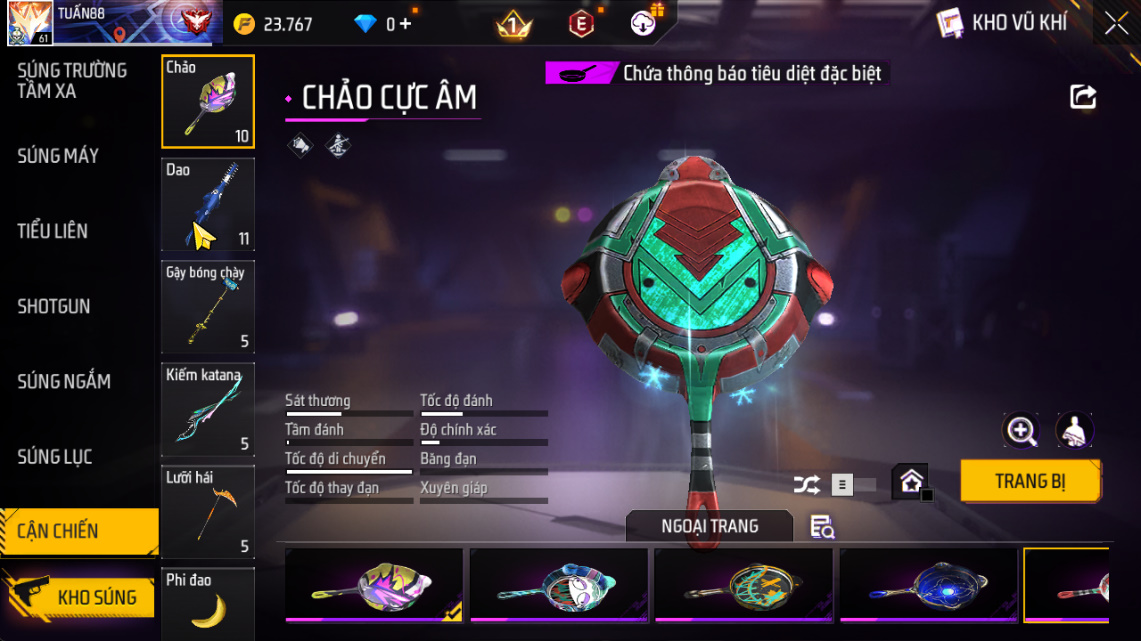
Task: Add diamonds via the plus button
Action: [405, 24]
